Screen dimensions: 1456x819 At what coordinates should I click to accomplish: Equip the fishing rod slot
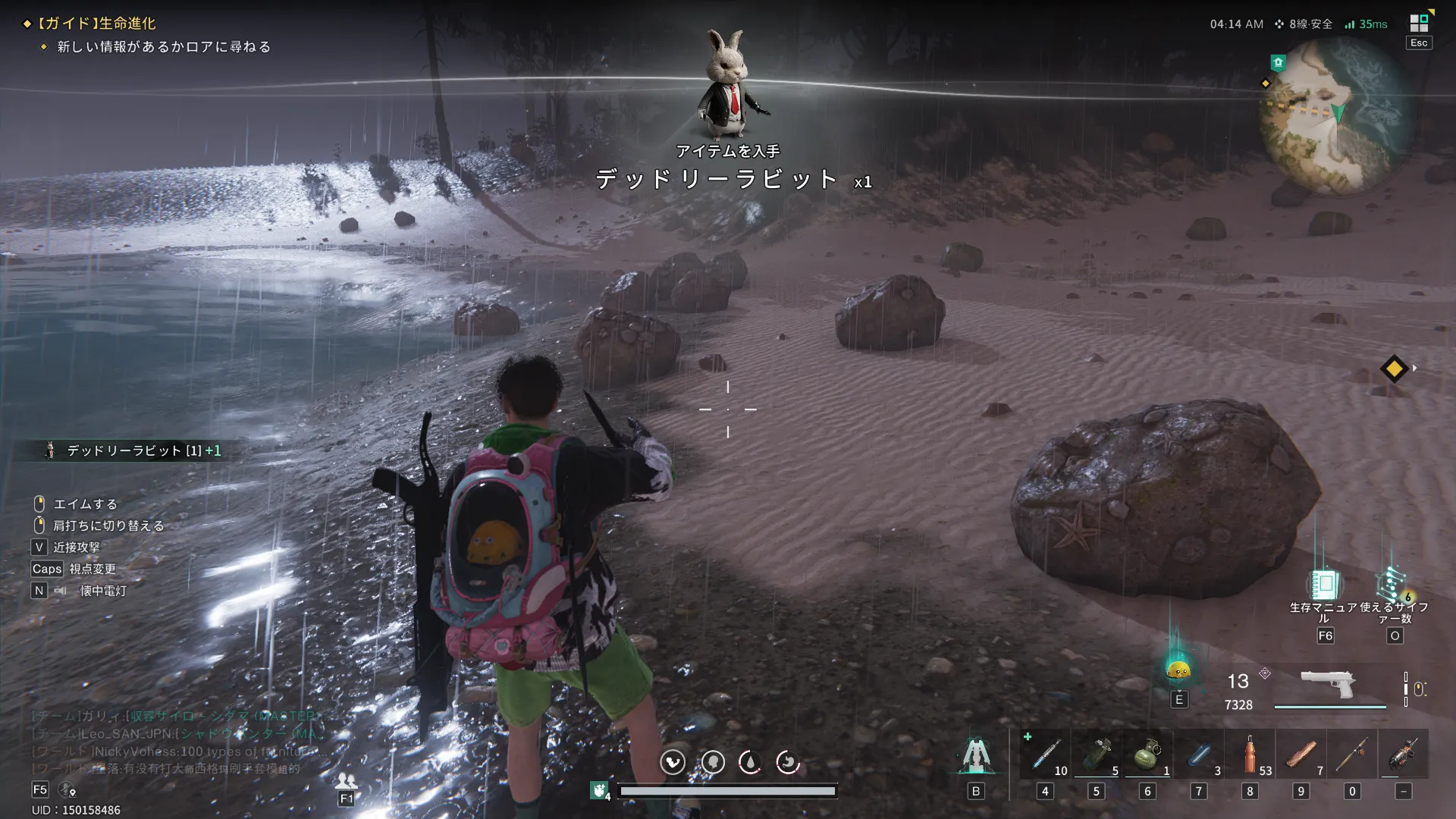pos(1352,755)
